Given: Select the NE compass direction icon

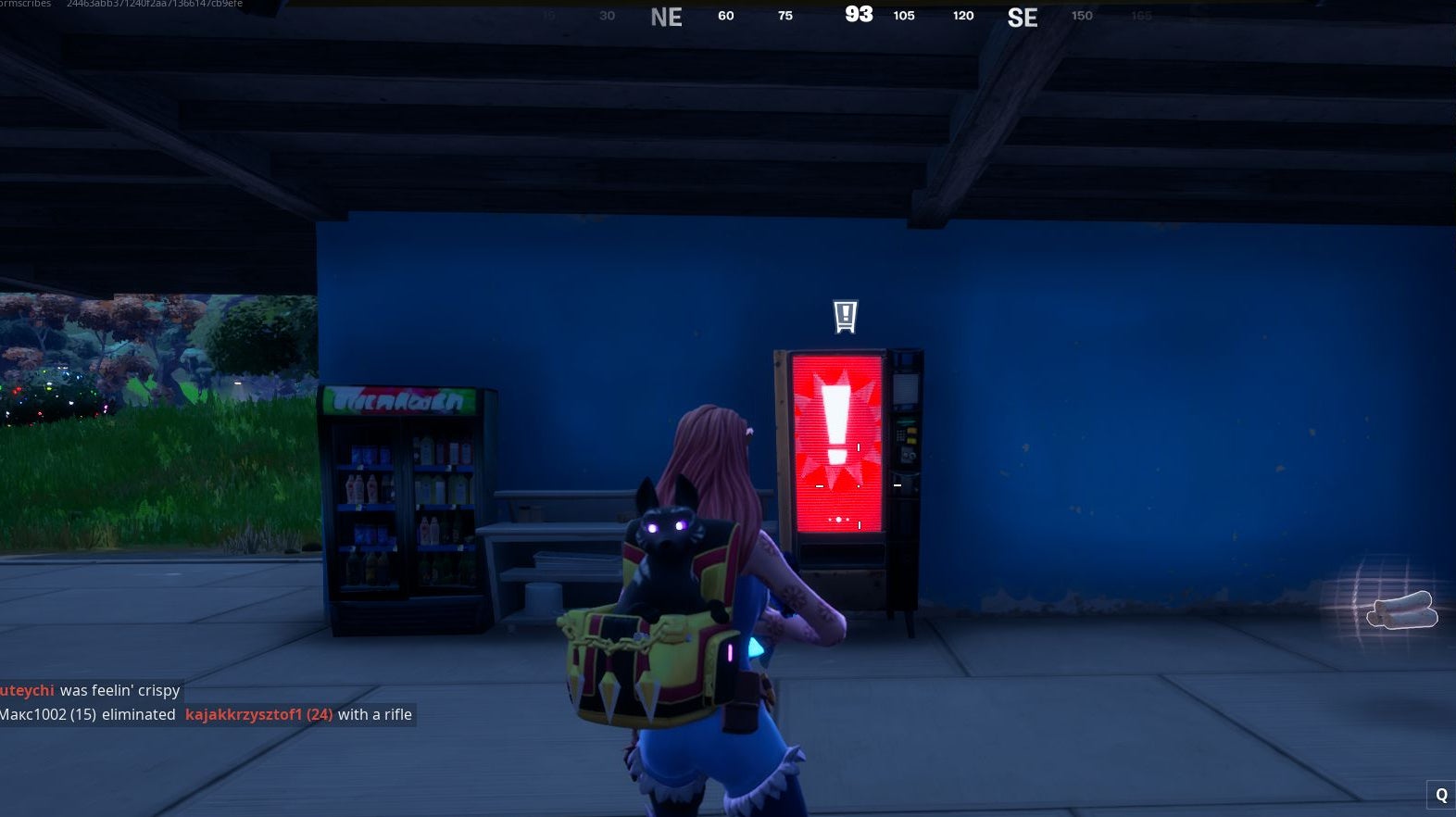Looking at the screenshot, I should click(x=665, y=16).
